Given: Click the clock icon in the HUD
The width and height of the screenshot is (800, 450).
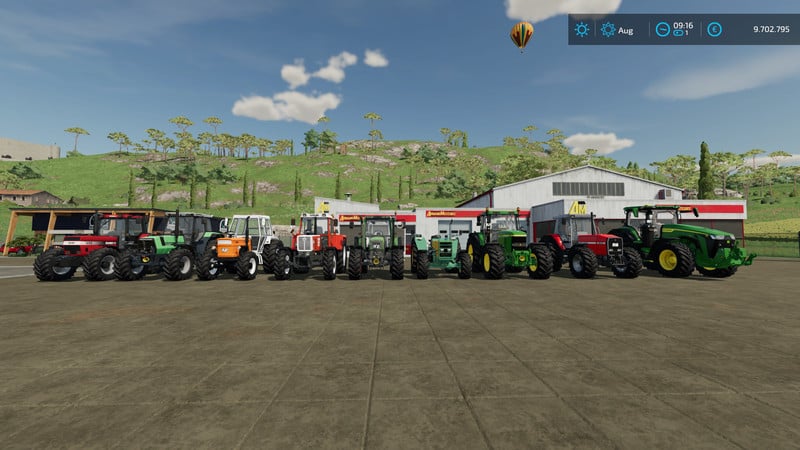Looking at the screenshot, I should tap(662, 29).
